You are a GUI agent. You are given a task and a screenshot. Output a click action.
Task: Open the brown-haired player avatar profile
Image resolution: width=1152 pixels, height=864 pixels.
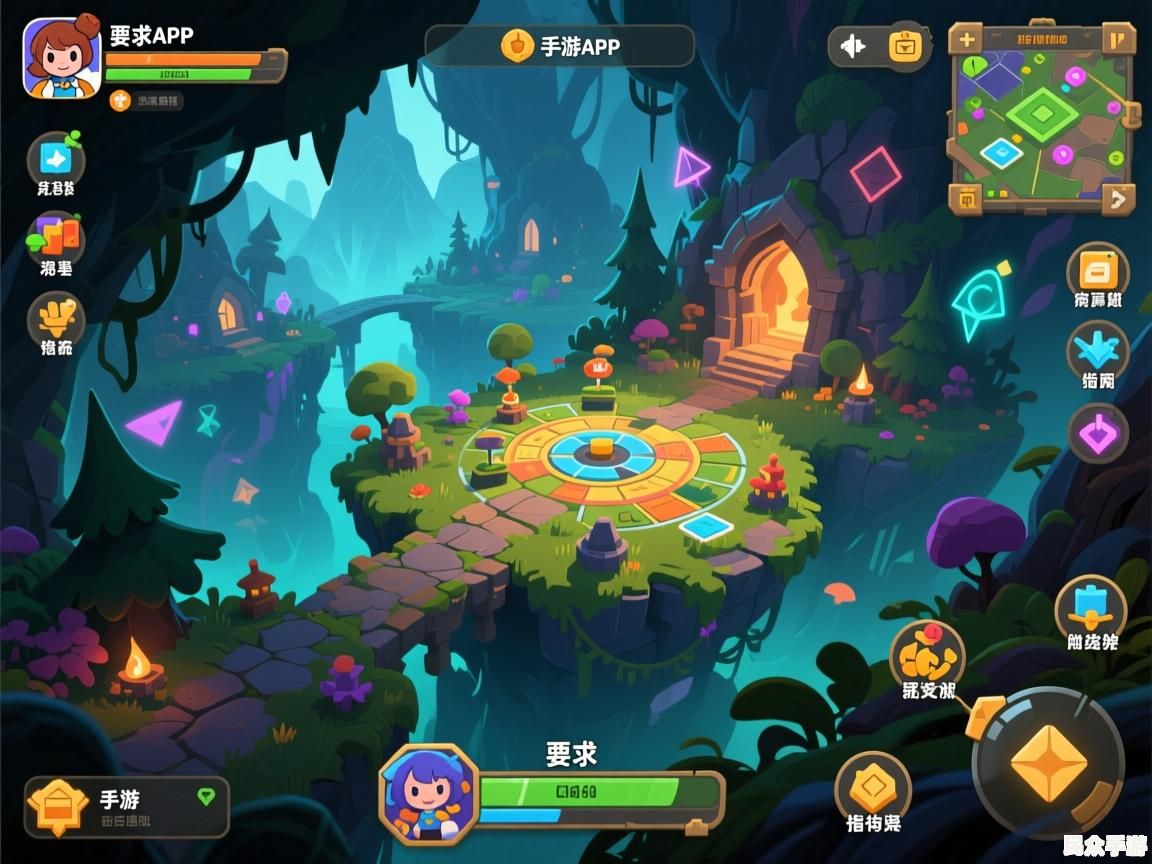pos(61,57)
